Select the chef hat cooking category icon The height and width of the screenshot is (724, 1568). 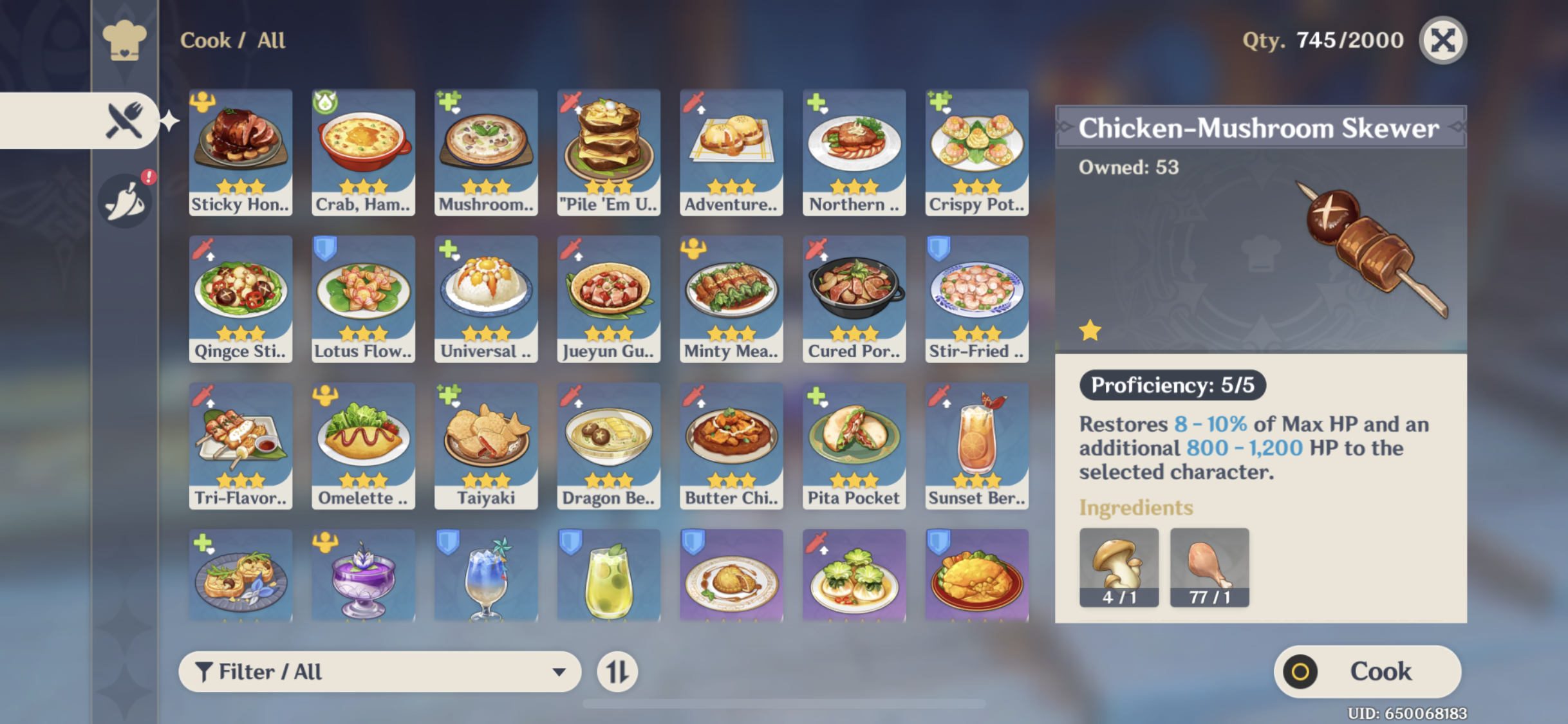click(x=126, y=40)
